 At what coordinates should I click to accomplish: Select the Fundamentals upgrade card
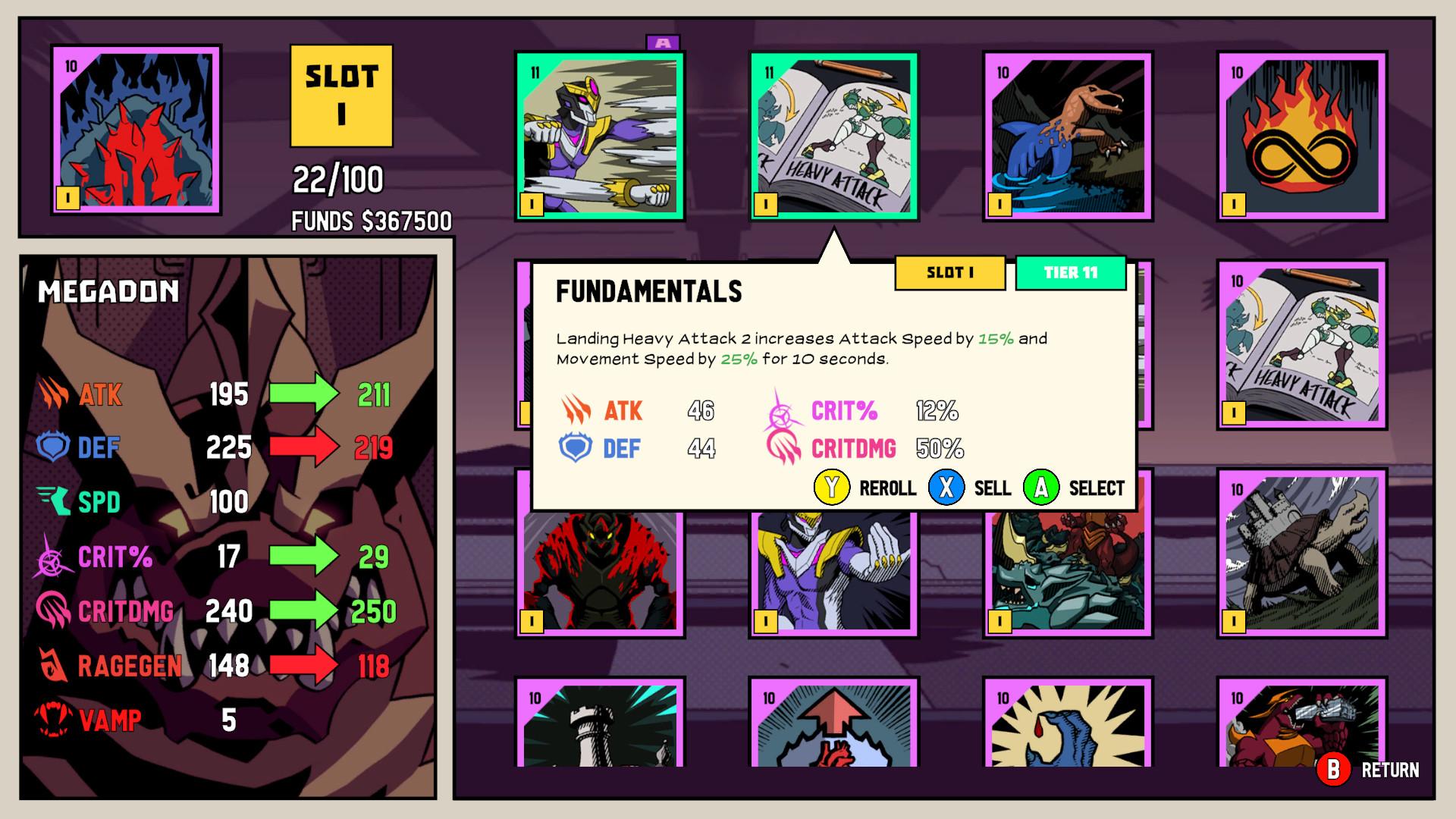[x=833, y=136]
